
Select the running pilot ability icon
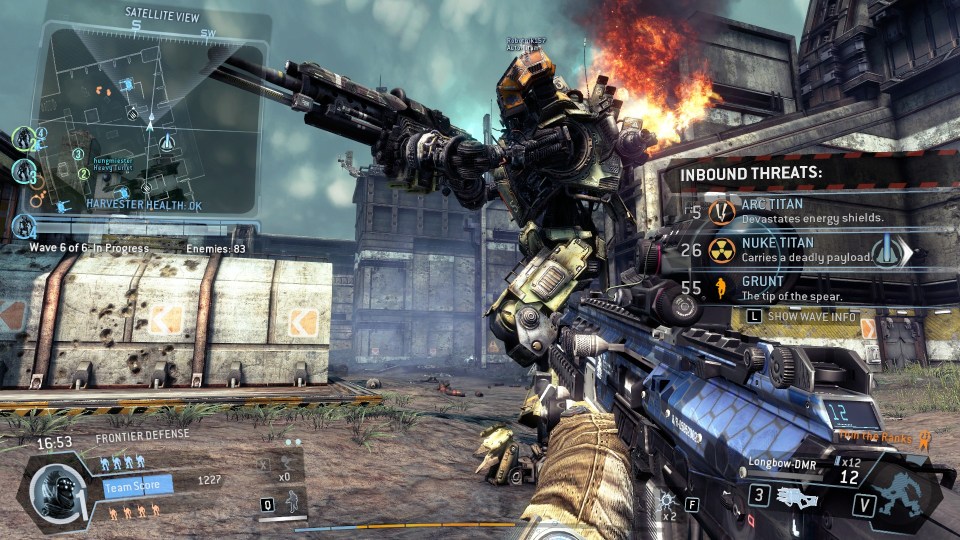pyautogui.click(x=292, y=502)
